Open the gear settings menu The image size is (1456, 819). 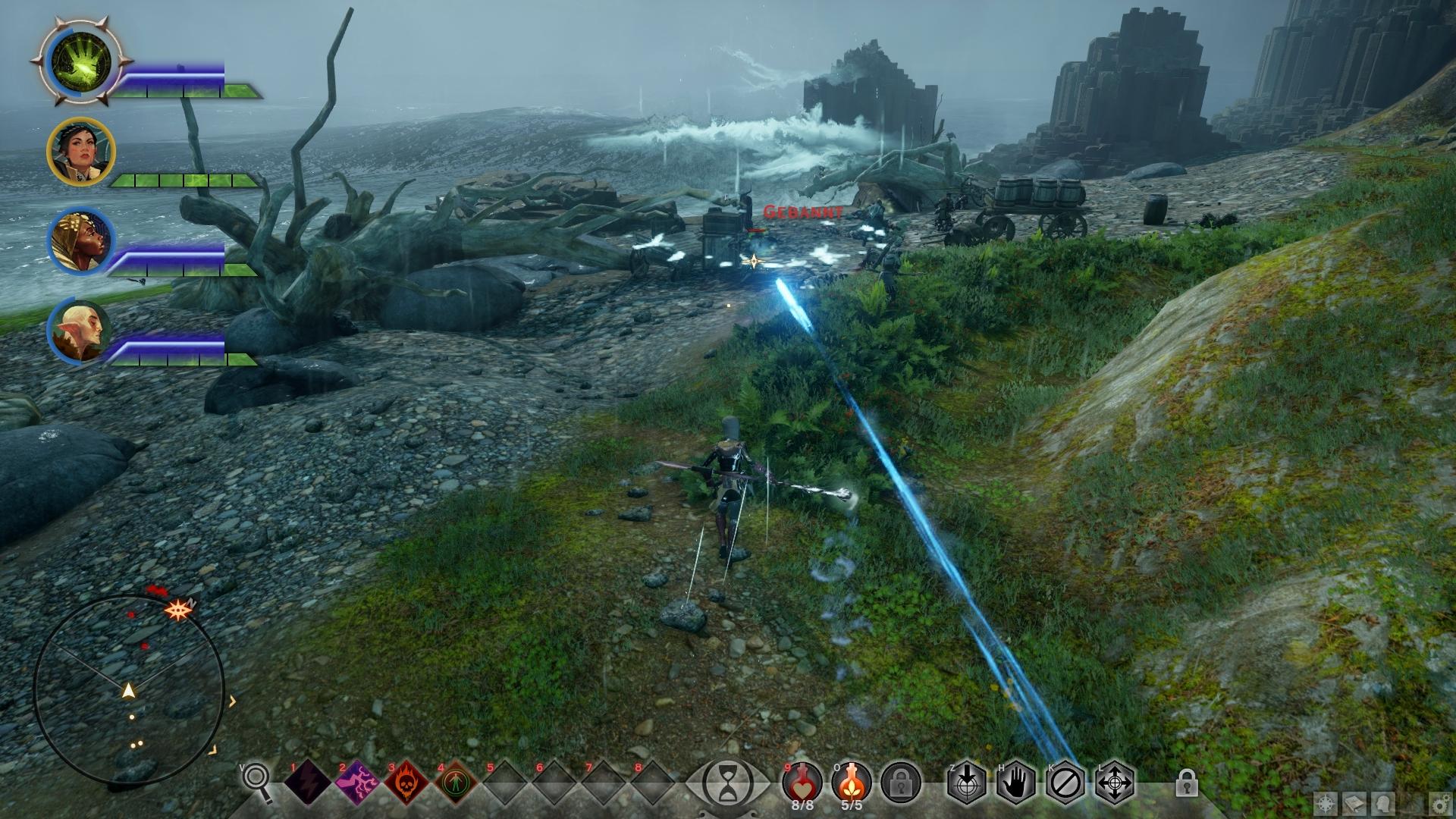[x=1442, y=804]
